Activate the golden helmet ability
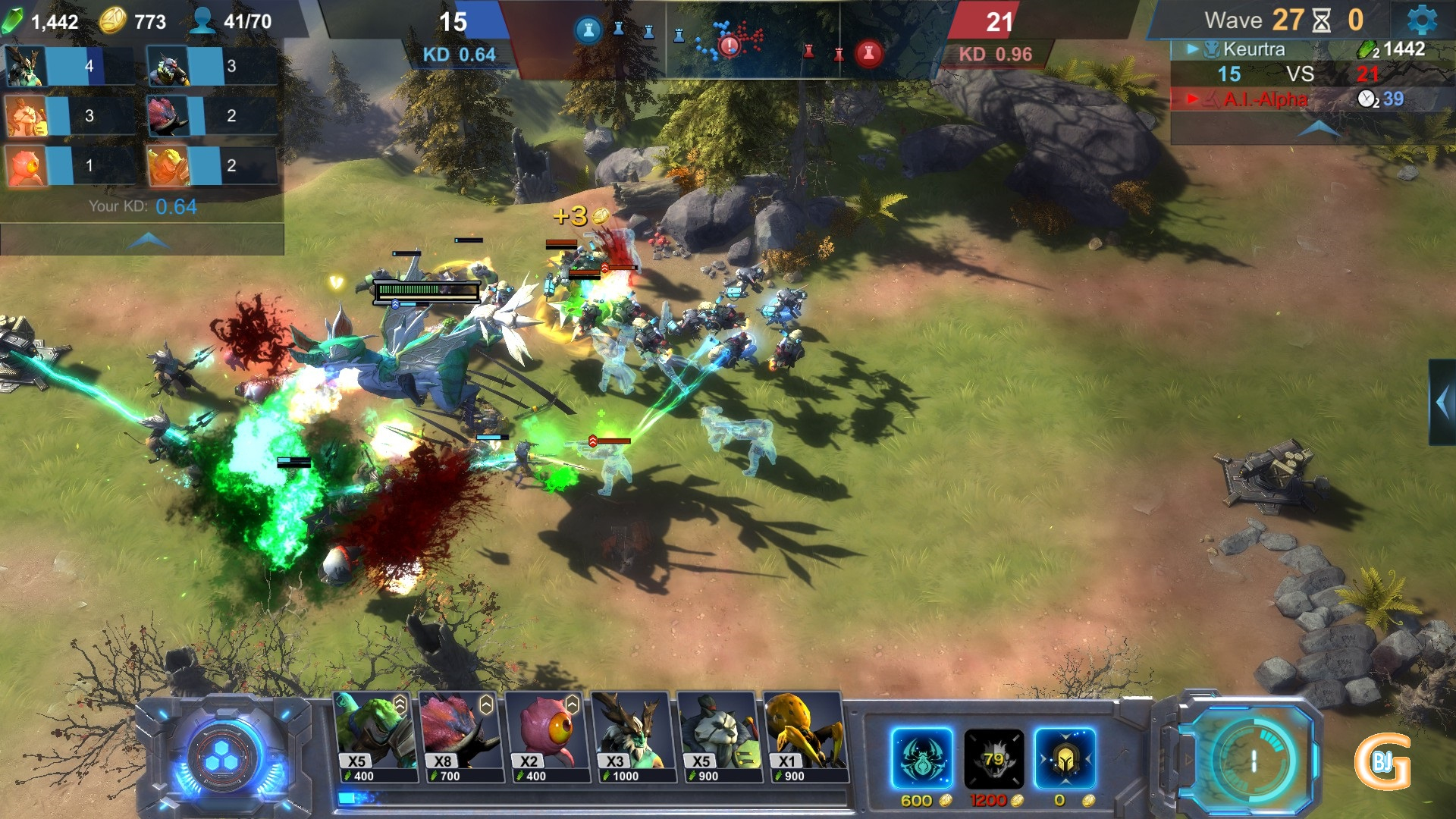Screen dimensions: 1456x819 point(1065,758)
